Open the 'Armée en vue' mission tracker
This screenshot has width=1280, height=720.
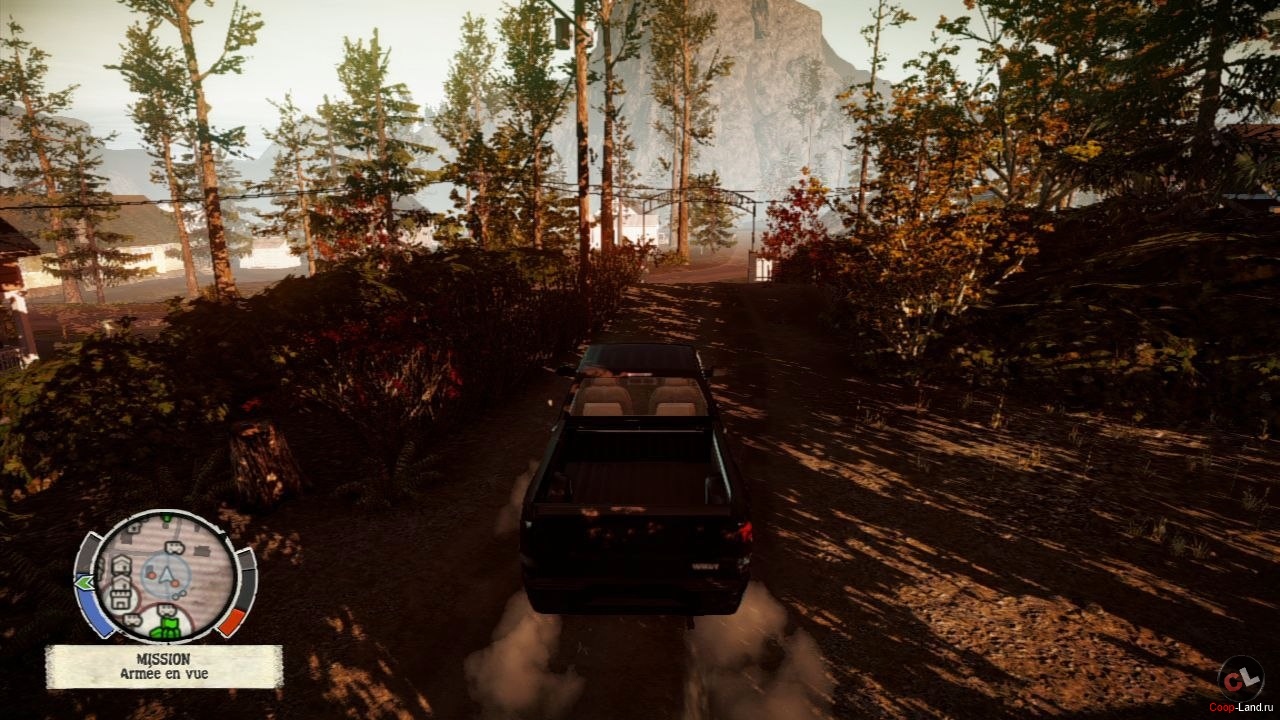coord(164,666)
